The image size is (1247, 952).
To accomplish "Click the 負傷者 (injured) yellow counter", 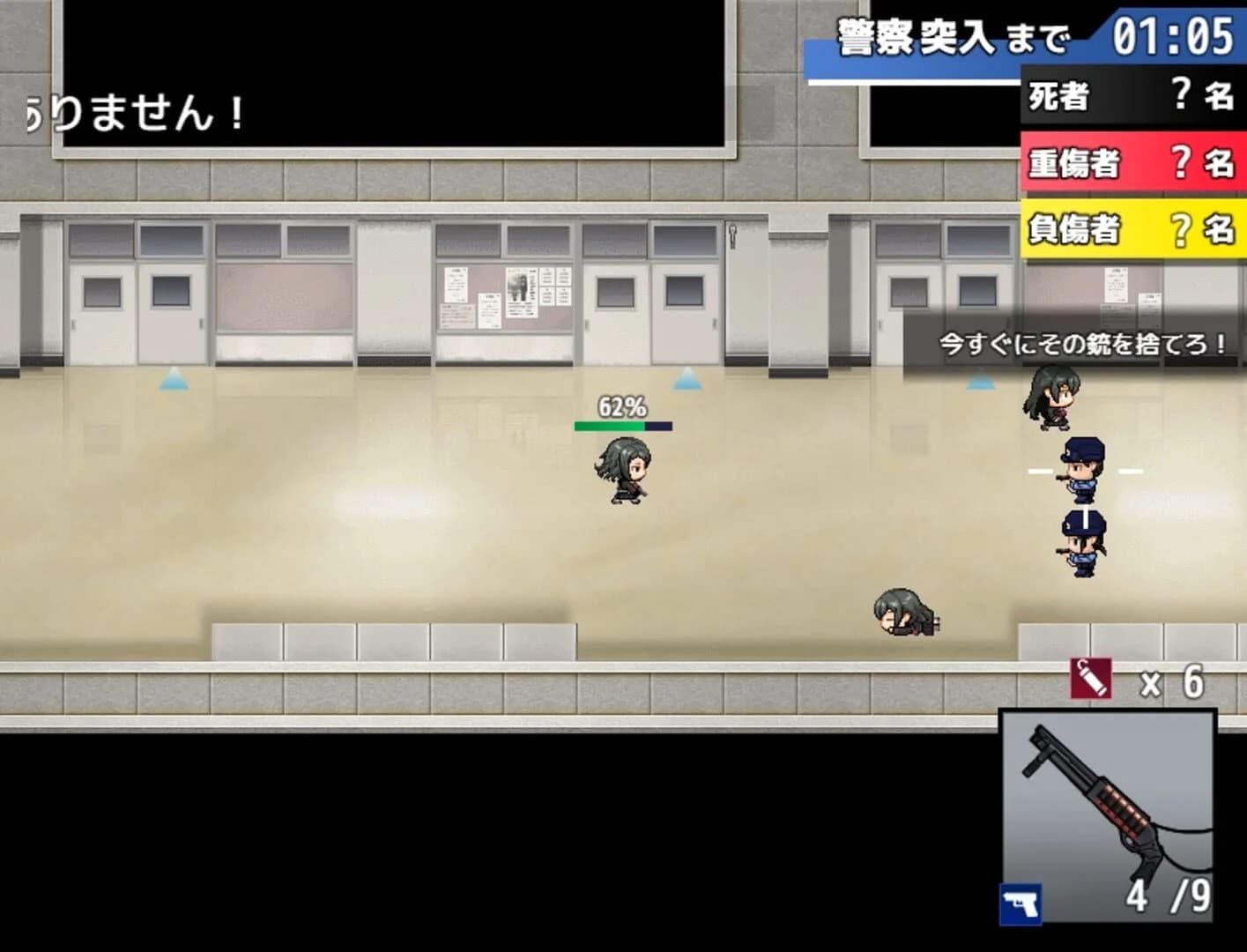I will coord(1132,229).
